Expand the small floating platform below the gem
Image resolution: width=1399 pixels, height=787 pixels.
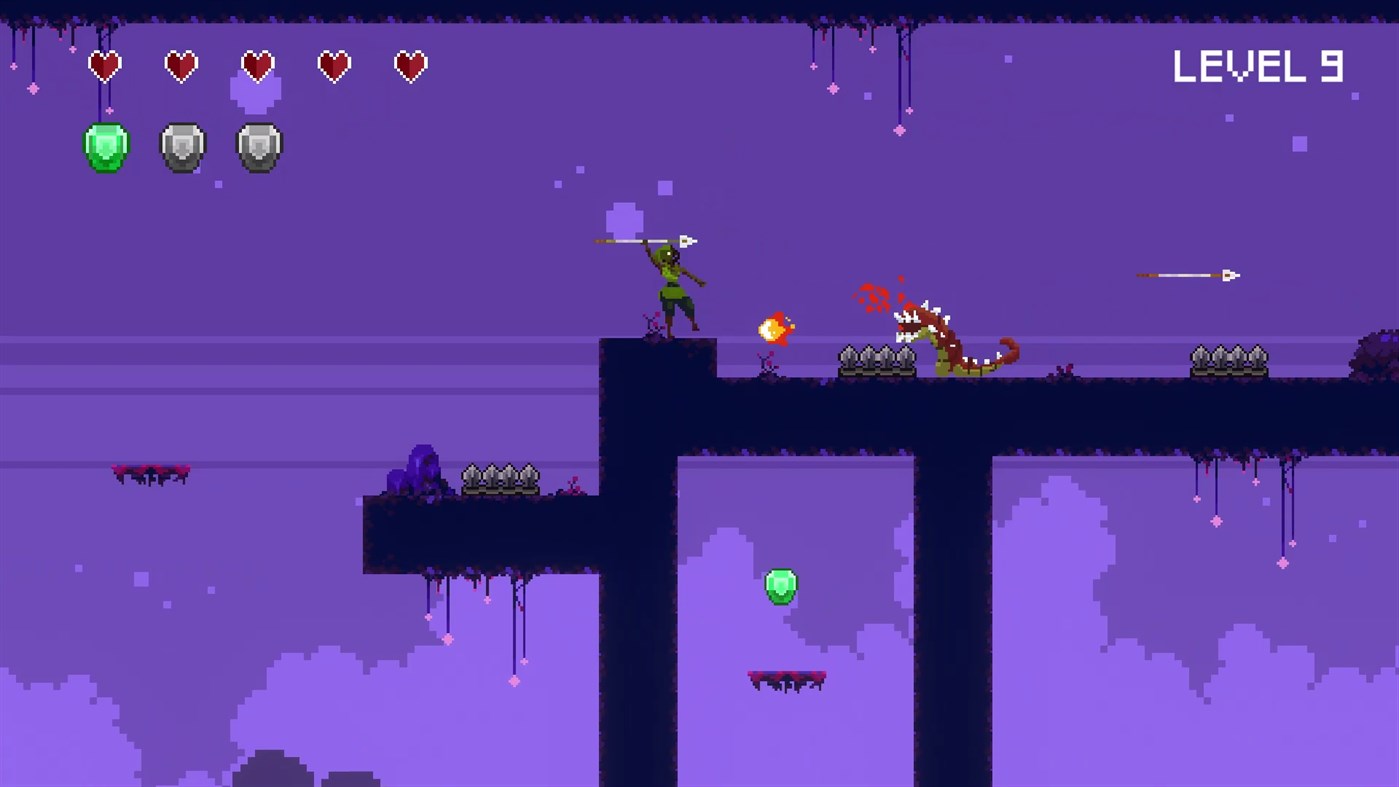(x=788, y=678)
